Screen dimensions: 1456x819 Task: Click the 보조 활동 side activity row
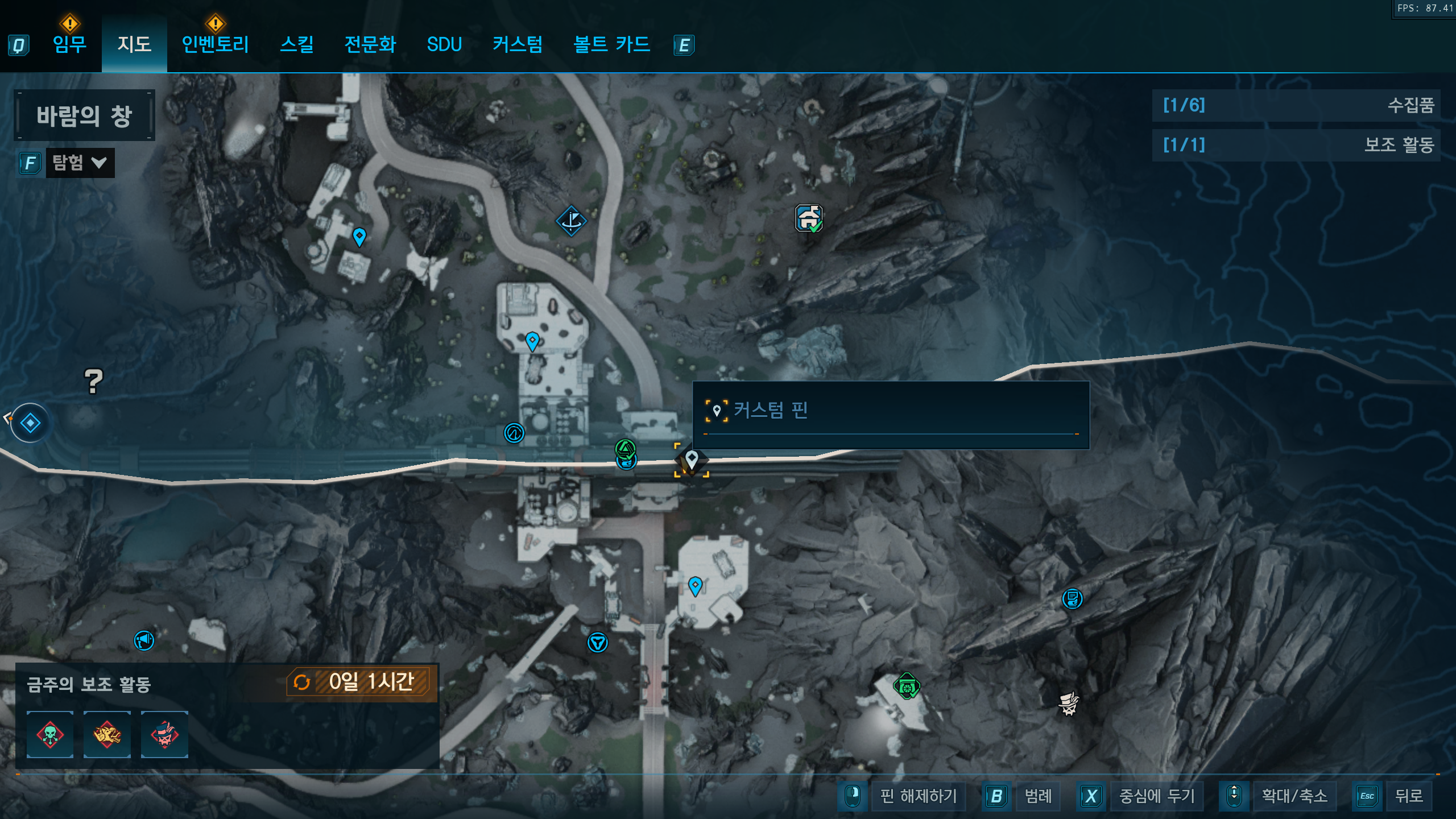point(1296,145)
